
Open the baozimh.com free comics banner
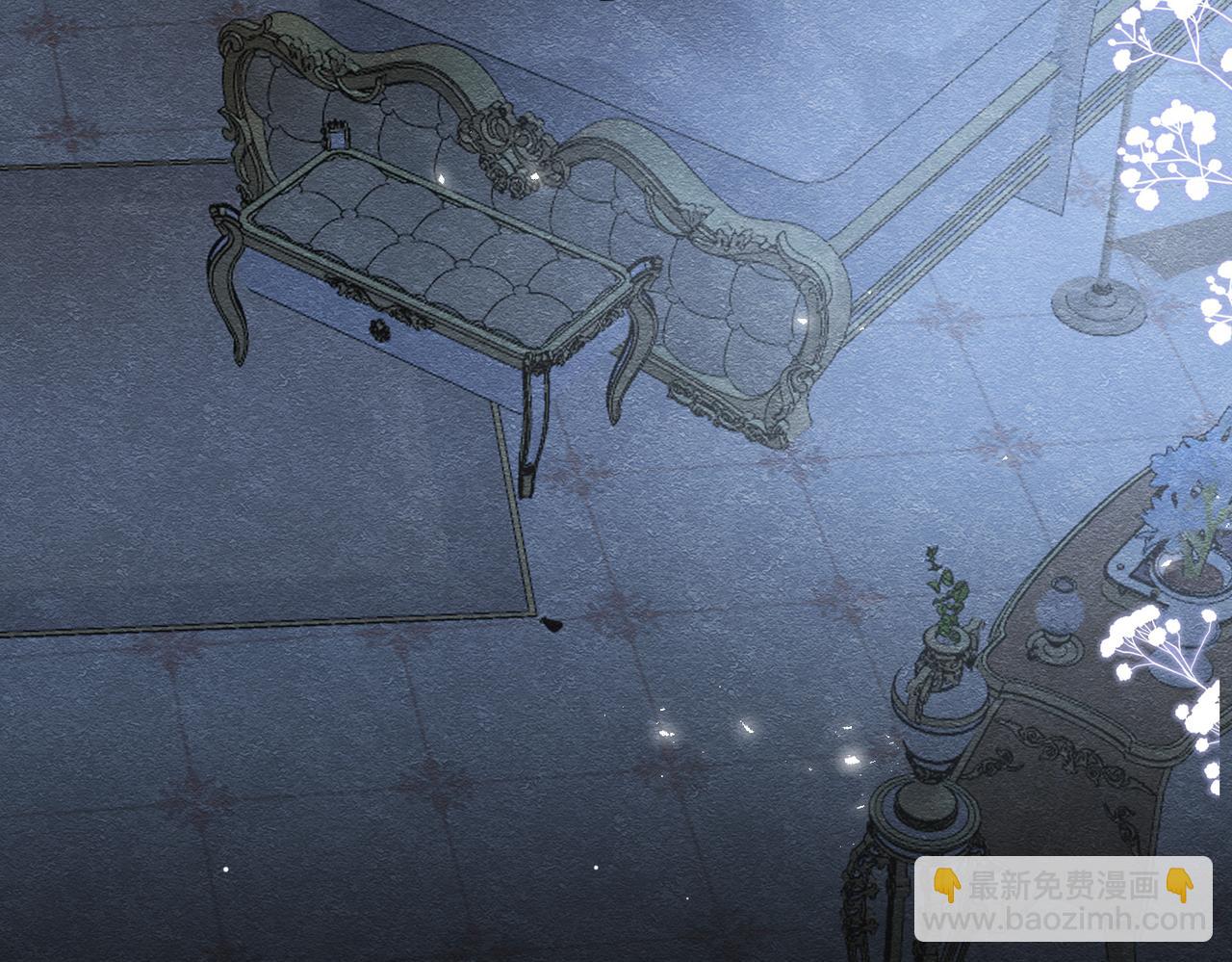click(x=1063, y=898)
